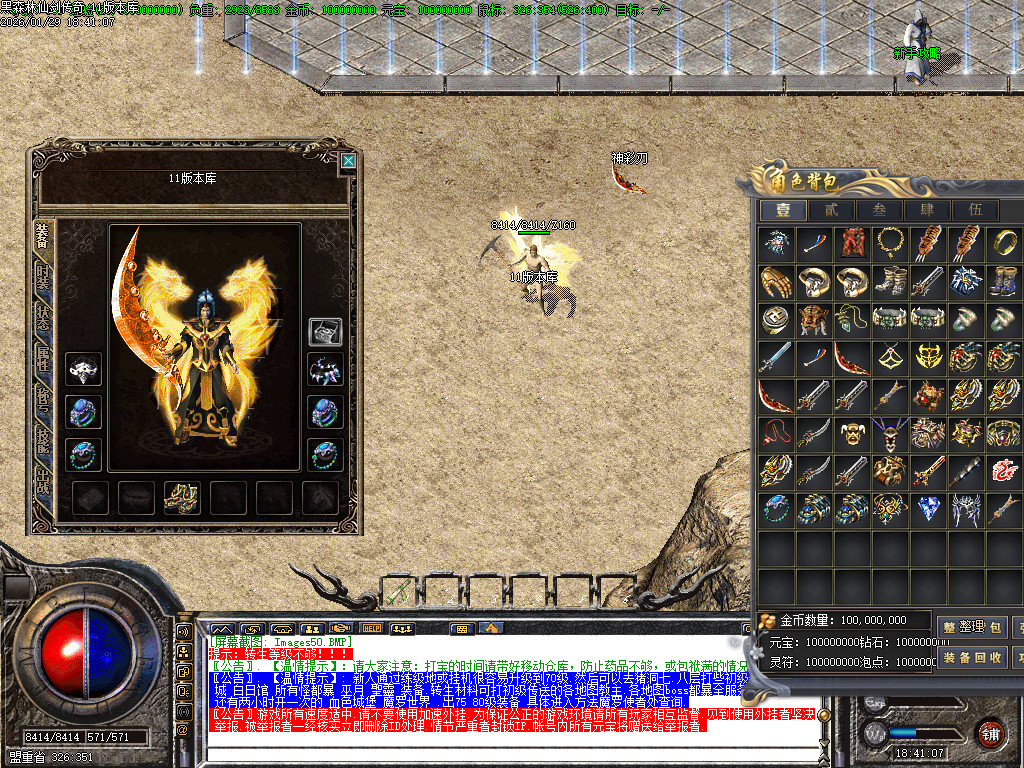
Task: Select the gold ring in bag
Action: [x=1003, y=243]
